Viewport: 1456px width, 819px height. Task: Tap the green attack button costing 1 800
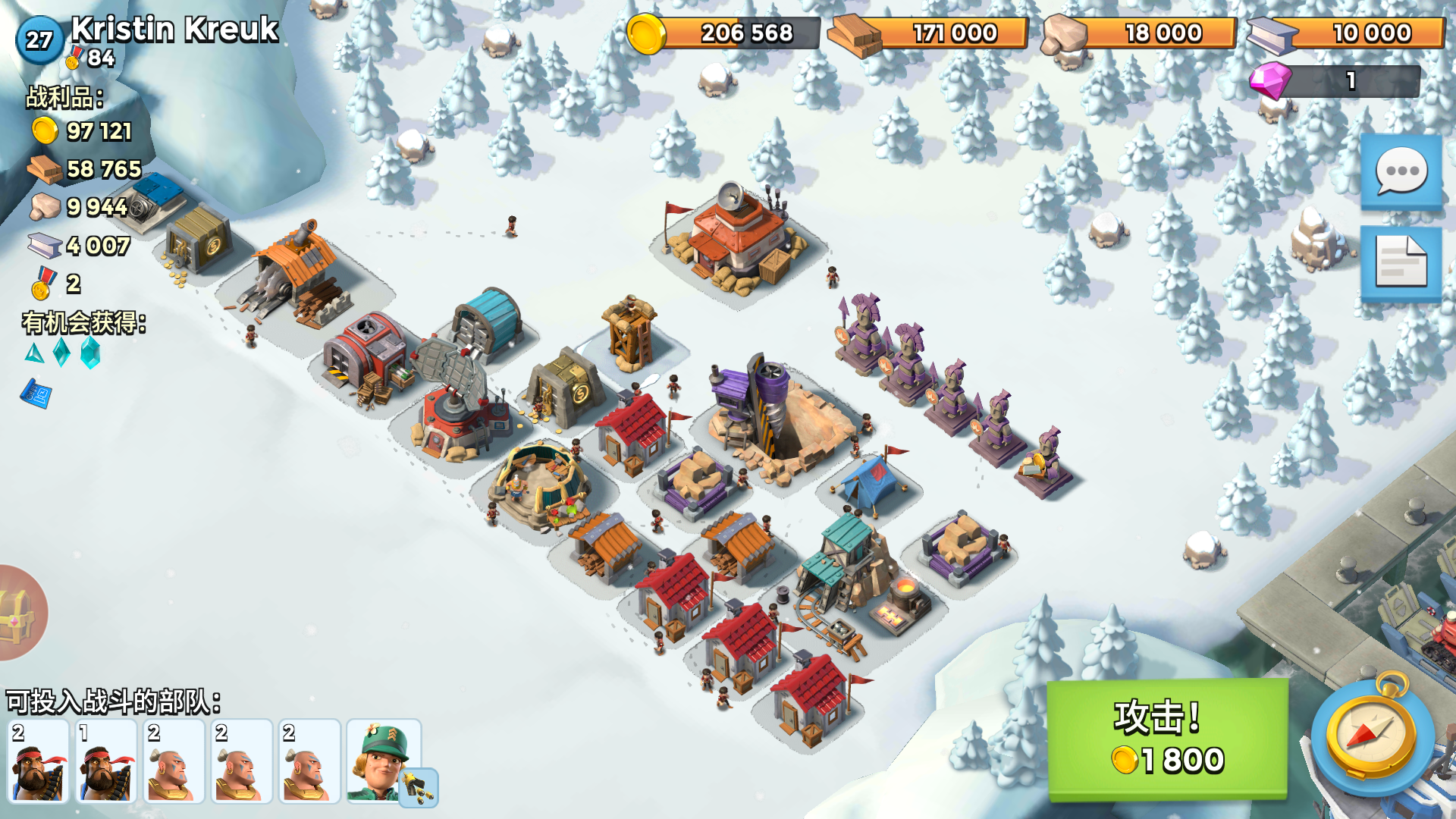pos(1167,739)
